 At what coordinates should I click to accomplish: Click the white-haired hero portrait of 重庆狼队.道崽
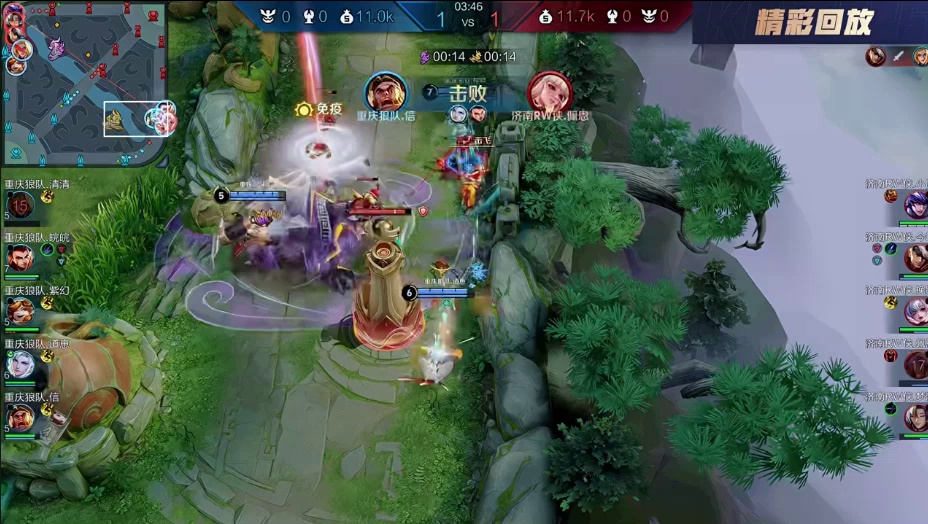[x=20, y=365]
